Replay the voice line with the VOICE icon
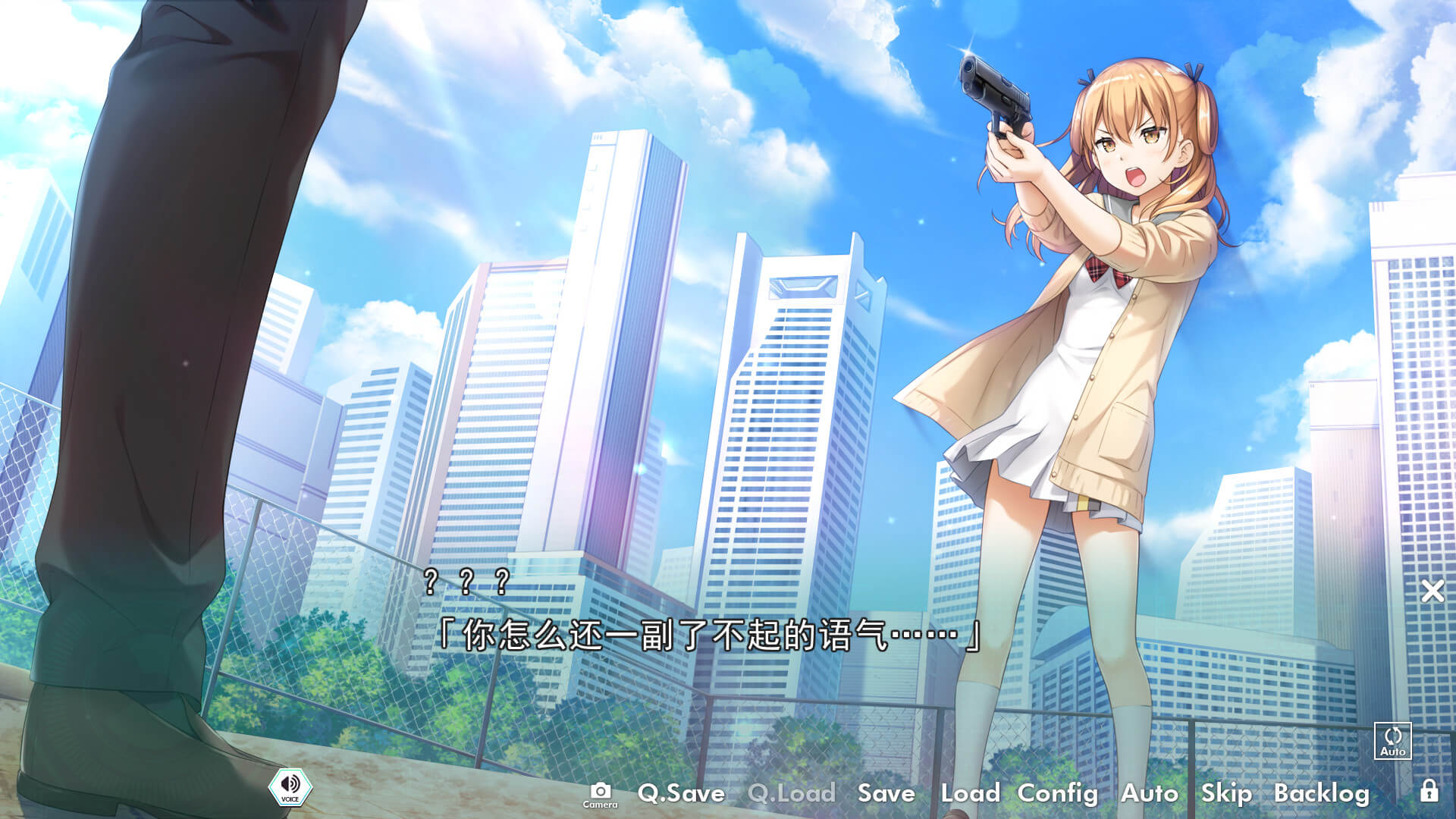 (x=290, y=787)
